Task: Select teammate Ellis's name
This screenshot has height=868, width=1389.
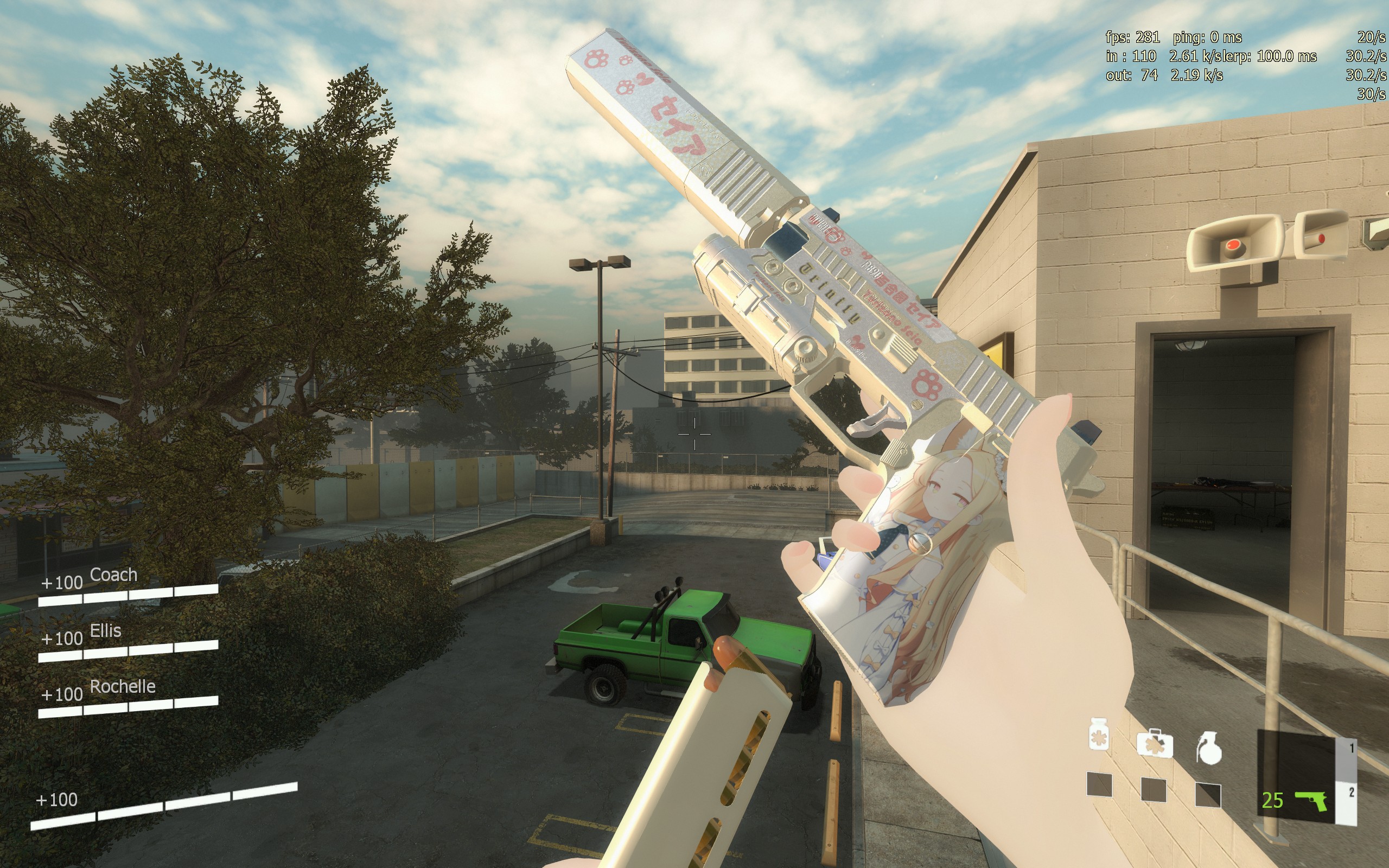Action: coord(106,631)
